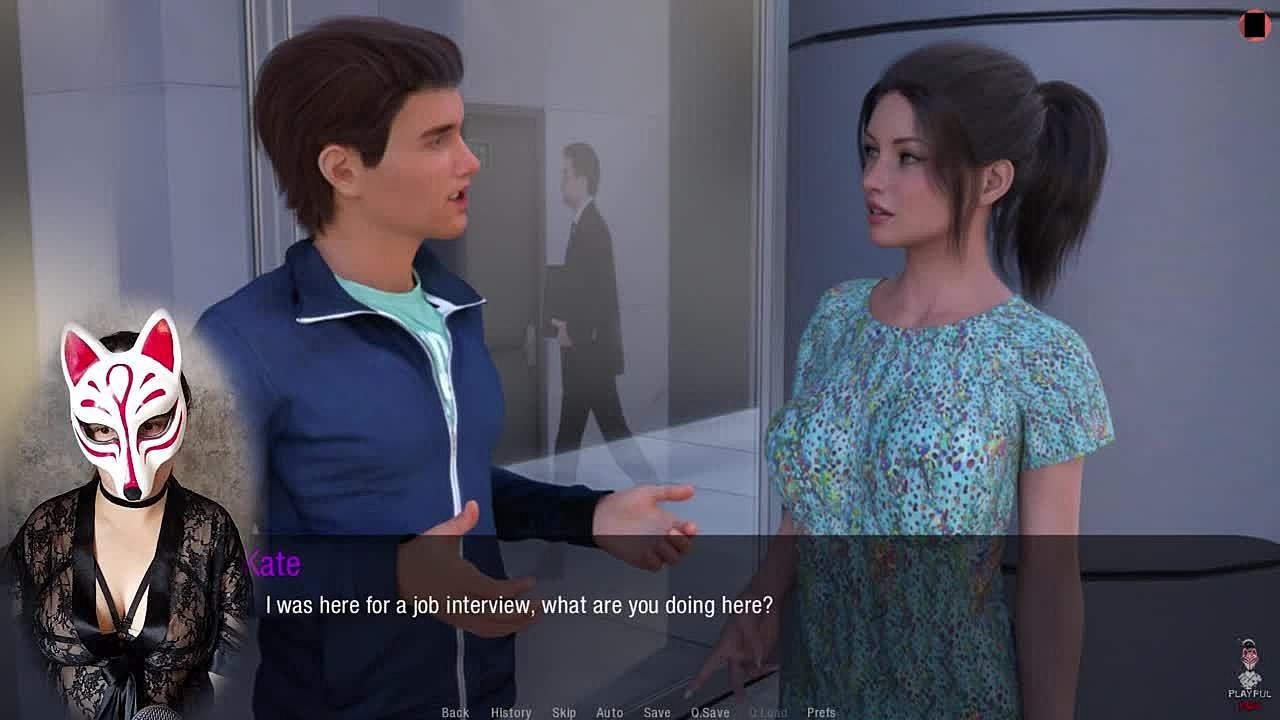Go back one line with Back
1280x720 pixels.
455,712
